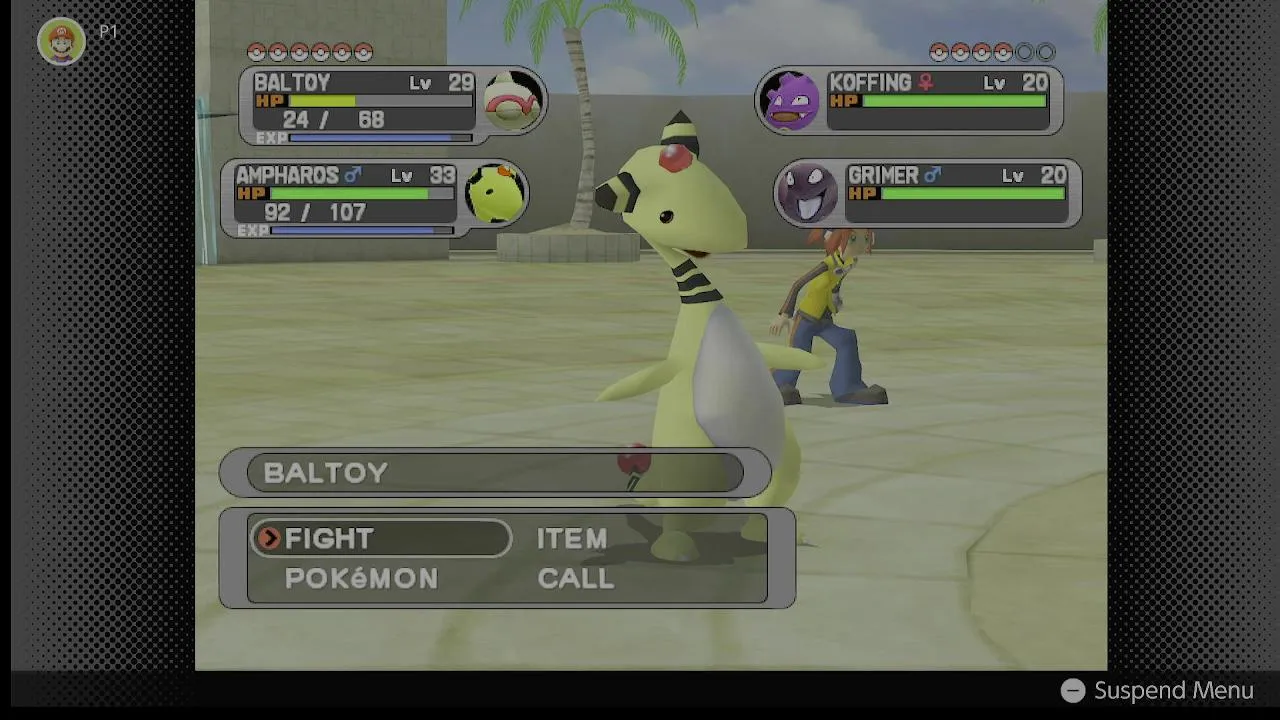Select the Koffing enemy portrait

pyautogui.click(x=790, y=100)
